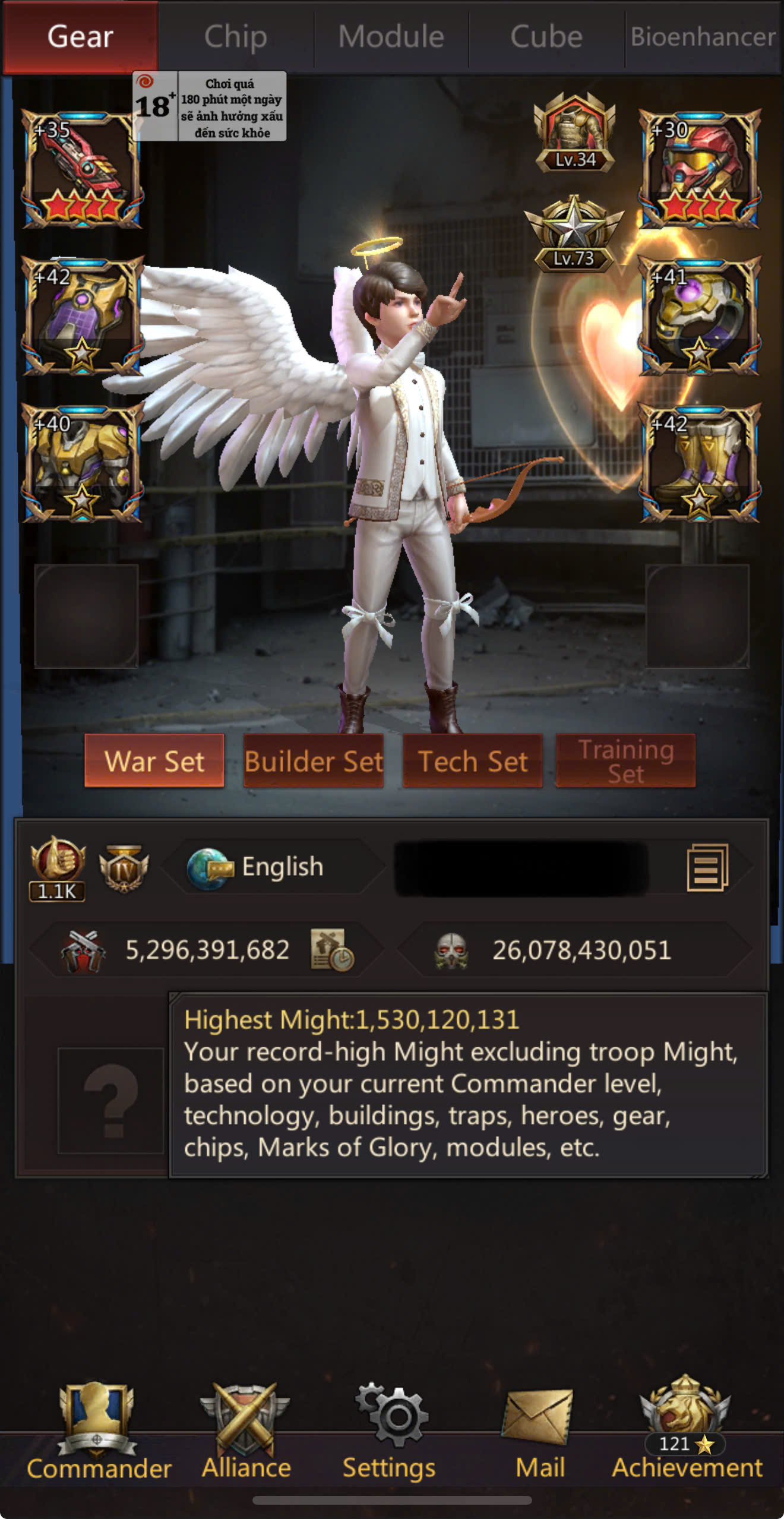Open the Settings gear menu
The width and height of the screenshot is (784, 1519).
tap(390, 1433)
